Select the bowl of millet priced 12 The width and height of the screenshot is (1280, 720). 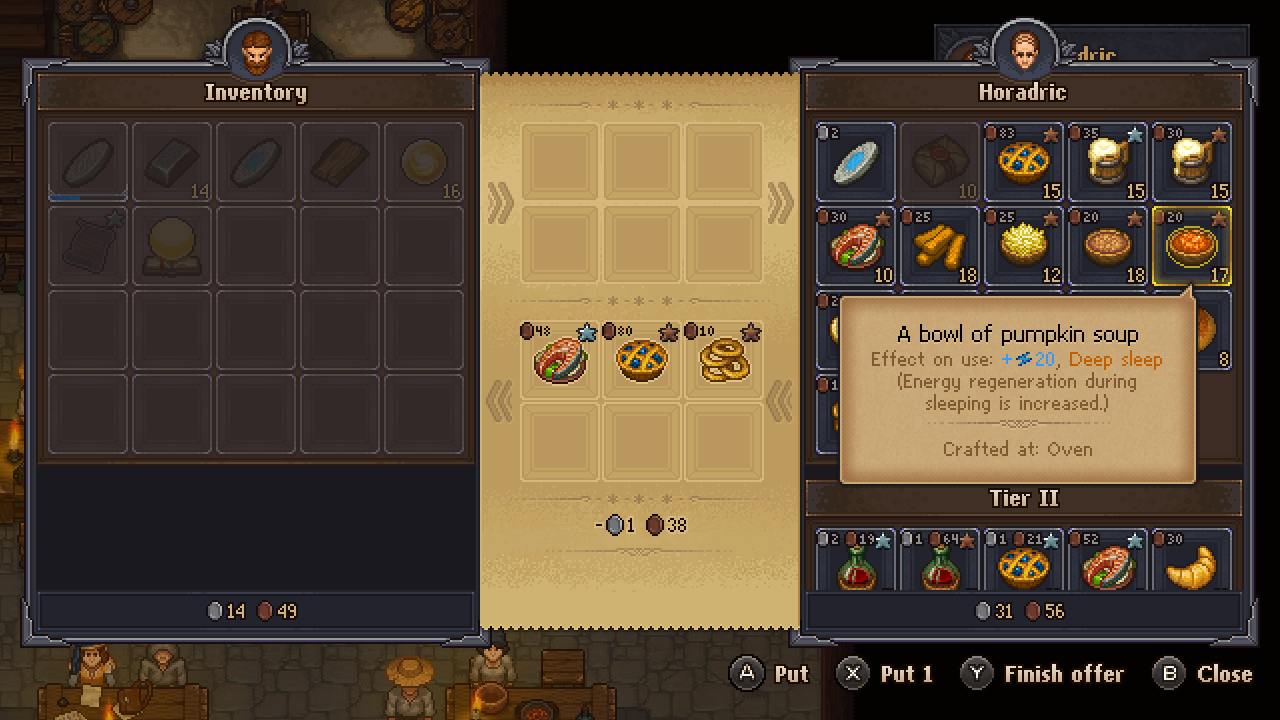click(1024, 247)
